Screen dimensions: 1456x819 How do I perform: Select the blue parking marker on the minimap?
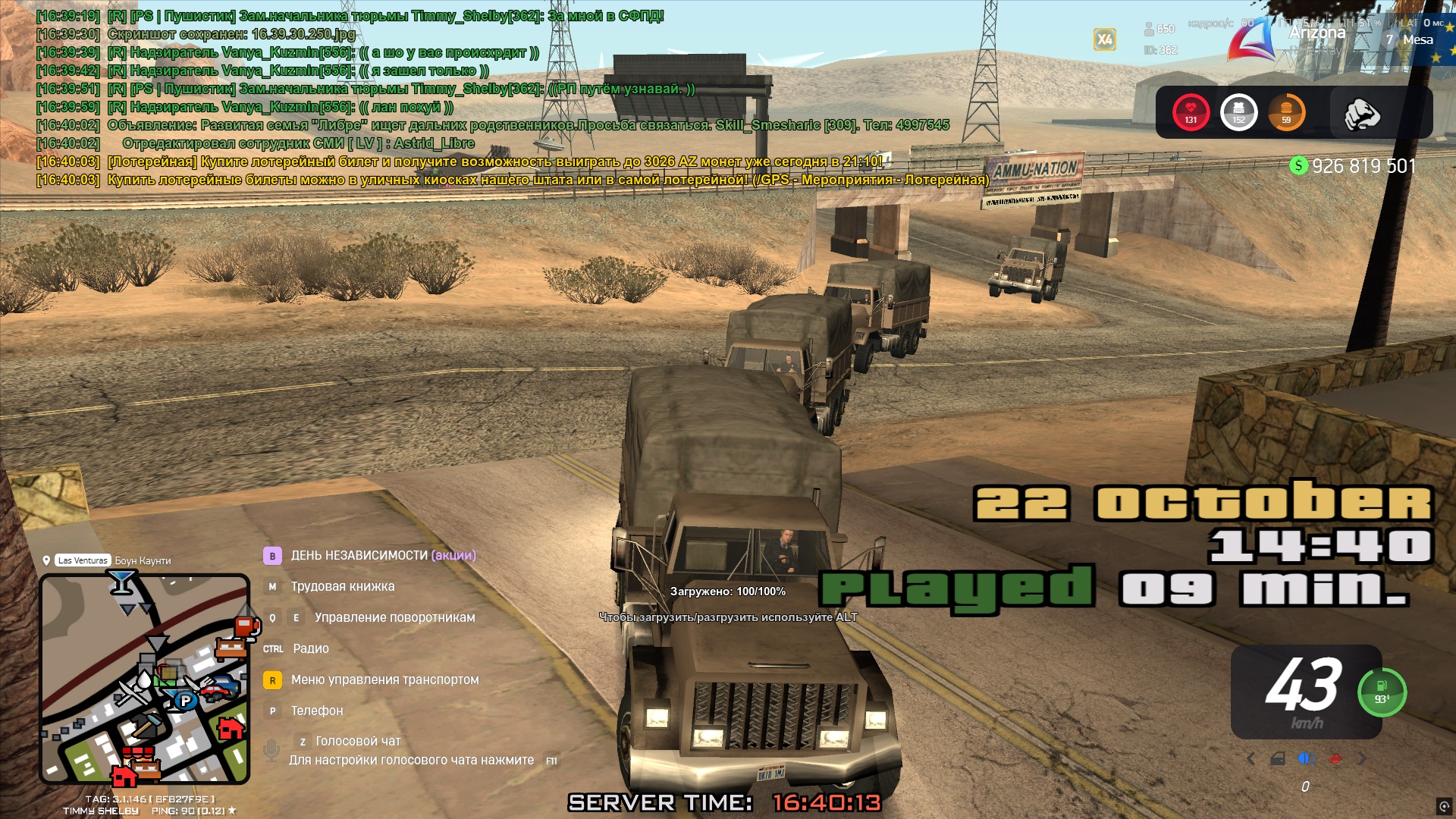[x=185, y=701]
